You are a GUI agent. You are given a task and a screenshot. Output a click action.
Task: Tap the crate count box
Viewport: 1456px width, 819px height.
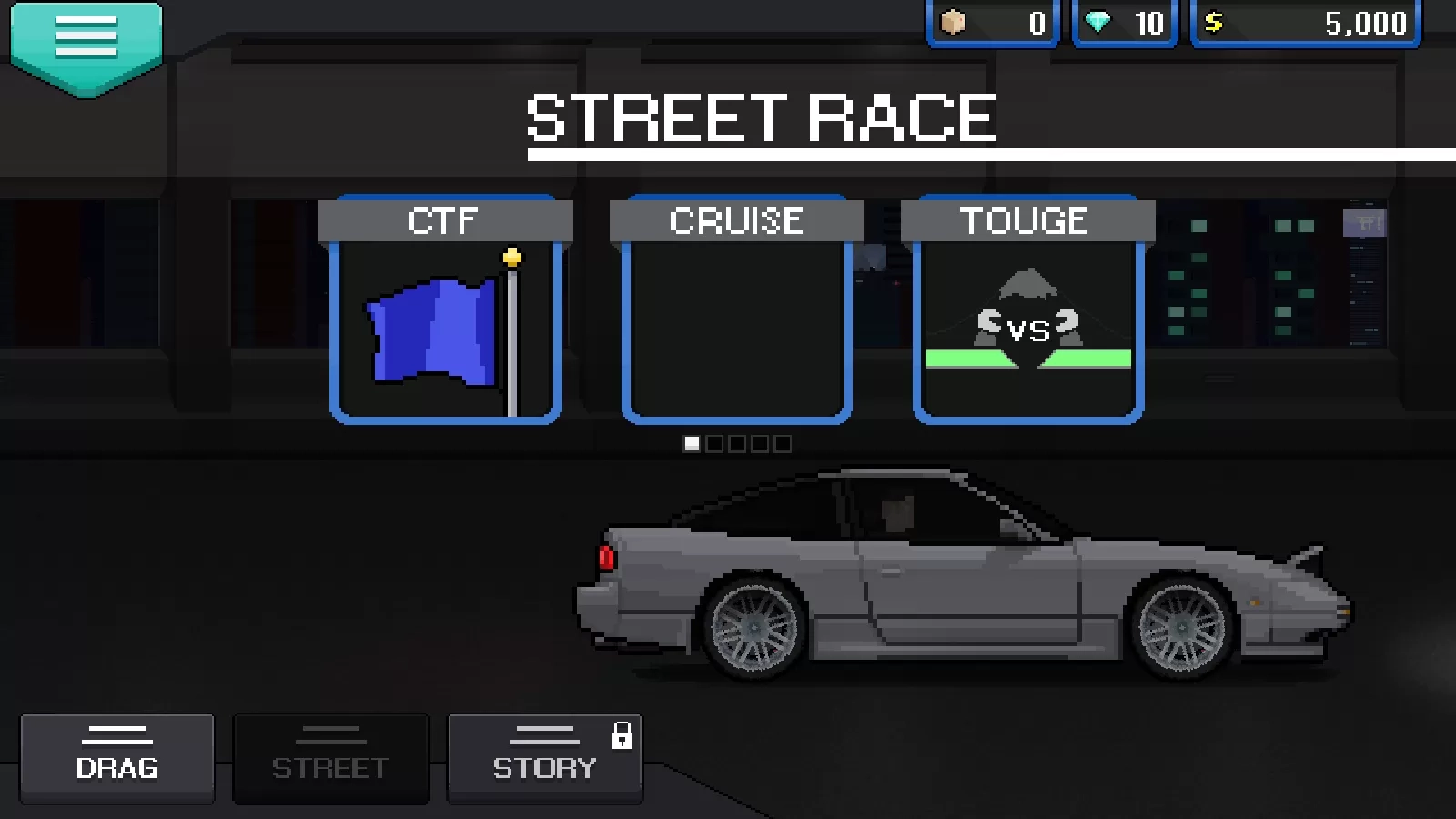[993, 23]
